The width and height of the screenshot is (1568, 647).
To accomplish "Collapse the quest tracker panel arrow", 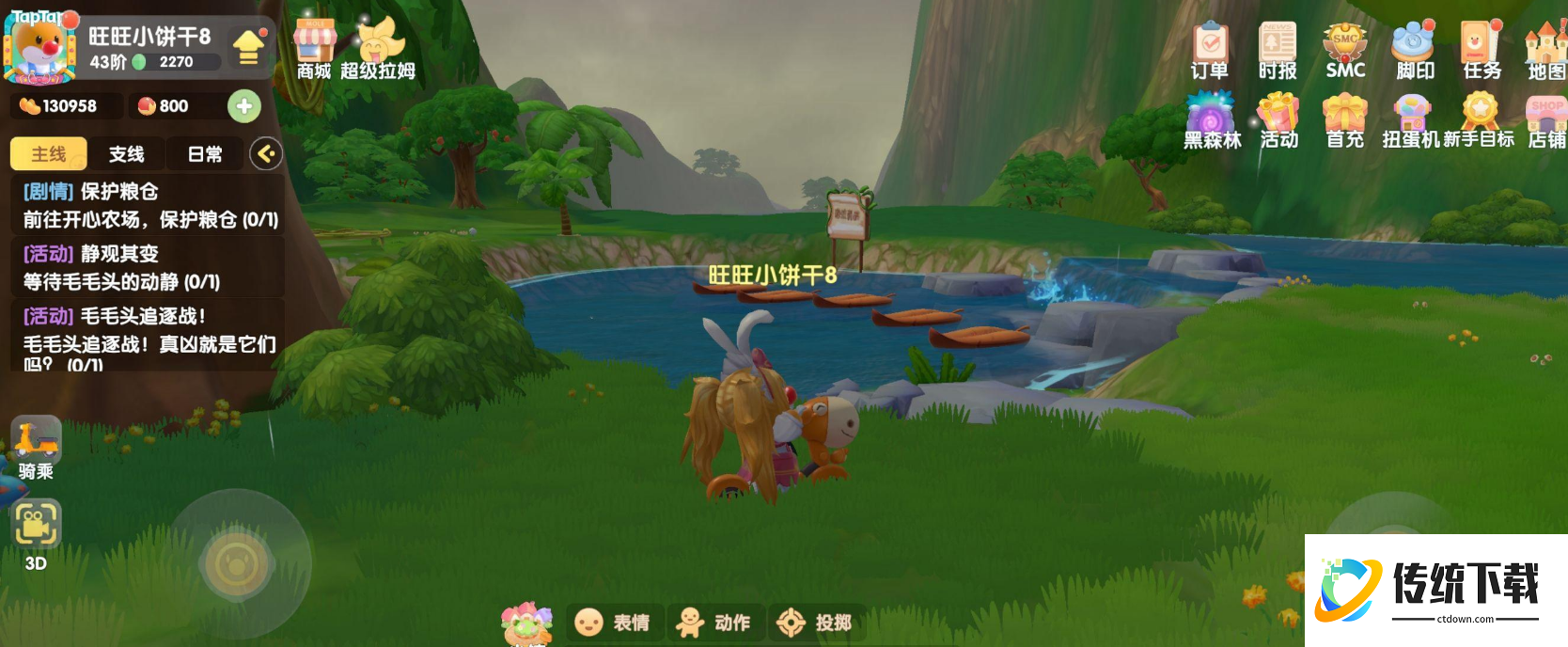I will click(x=266, y=153).
